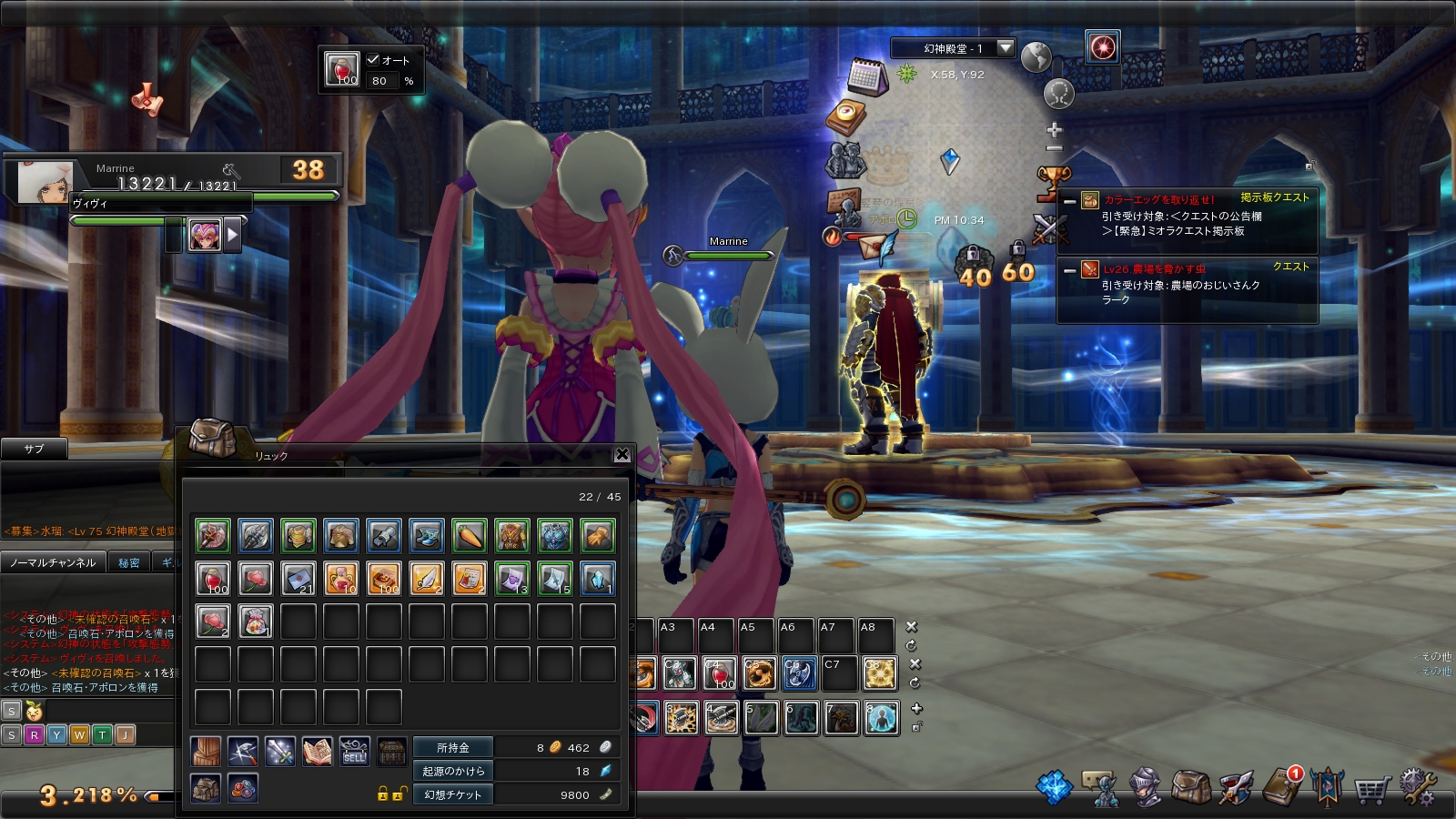Screen dimensions: 1456x819
Task: Toggle the auto potion checkbox
Action: [373, 60]
